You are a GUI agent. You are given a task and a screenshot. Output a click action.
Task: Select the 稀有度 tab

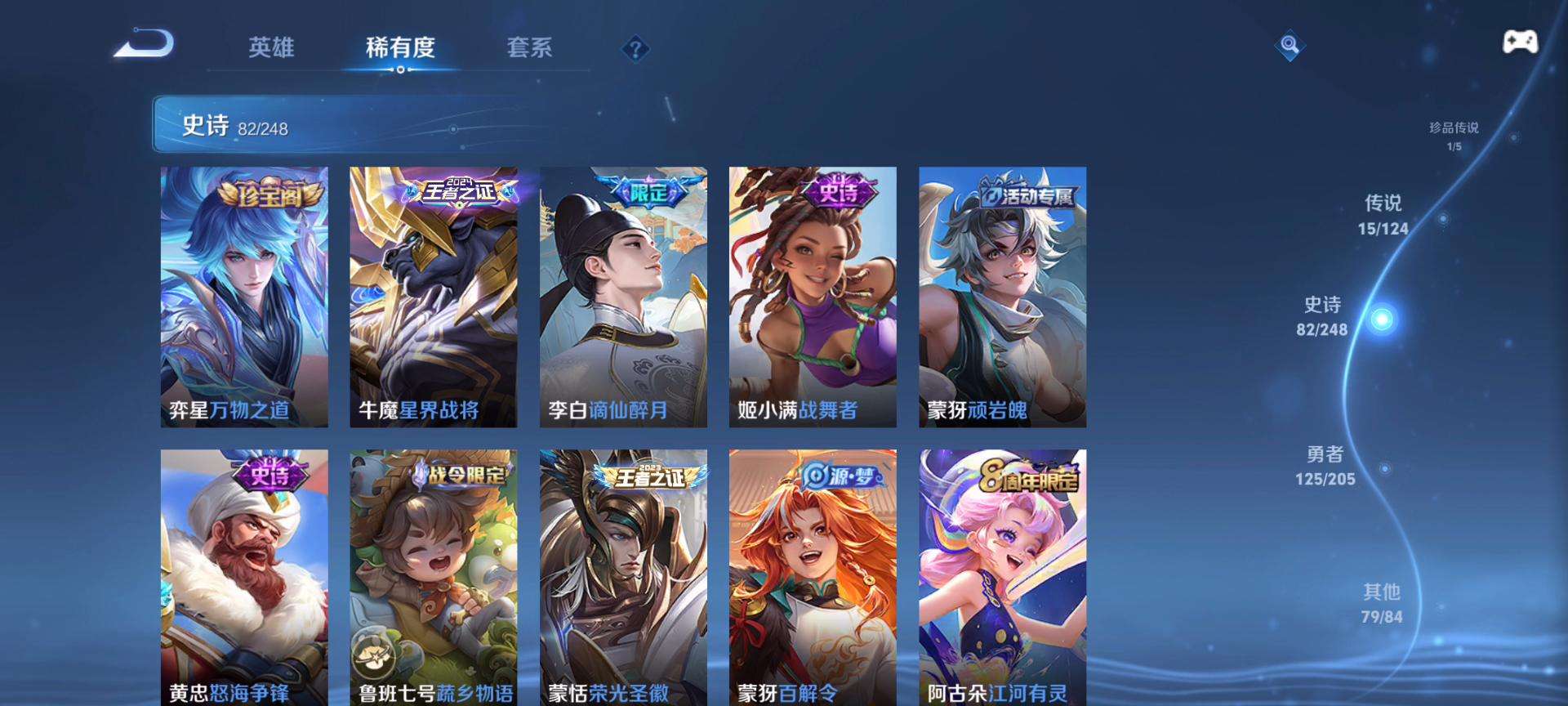tap(400, 47)
